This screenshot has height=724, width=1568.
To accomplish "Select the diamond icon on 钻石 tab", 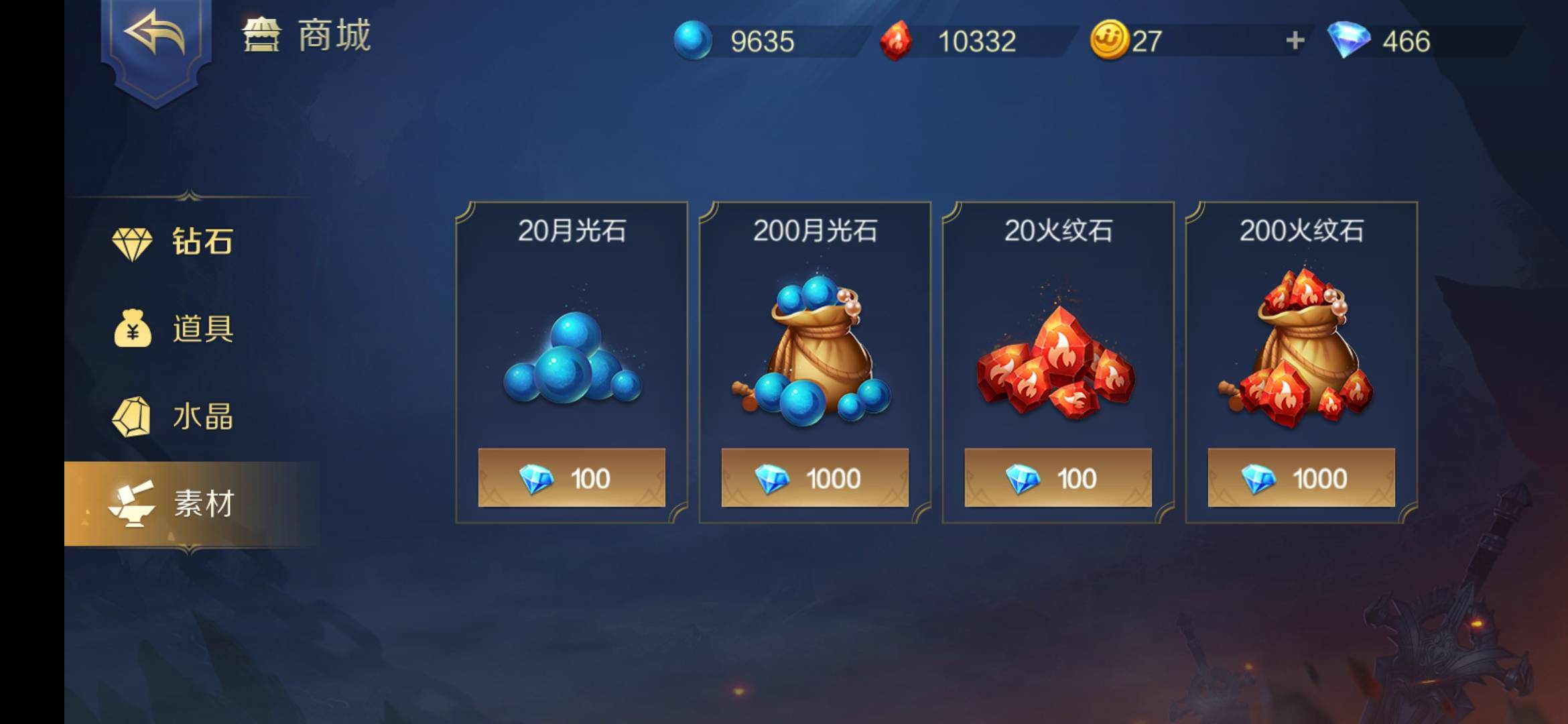I will point(131,242).
